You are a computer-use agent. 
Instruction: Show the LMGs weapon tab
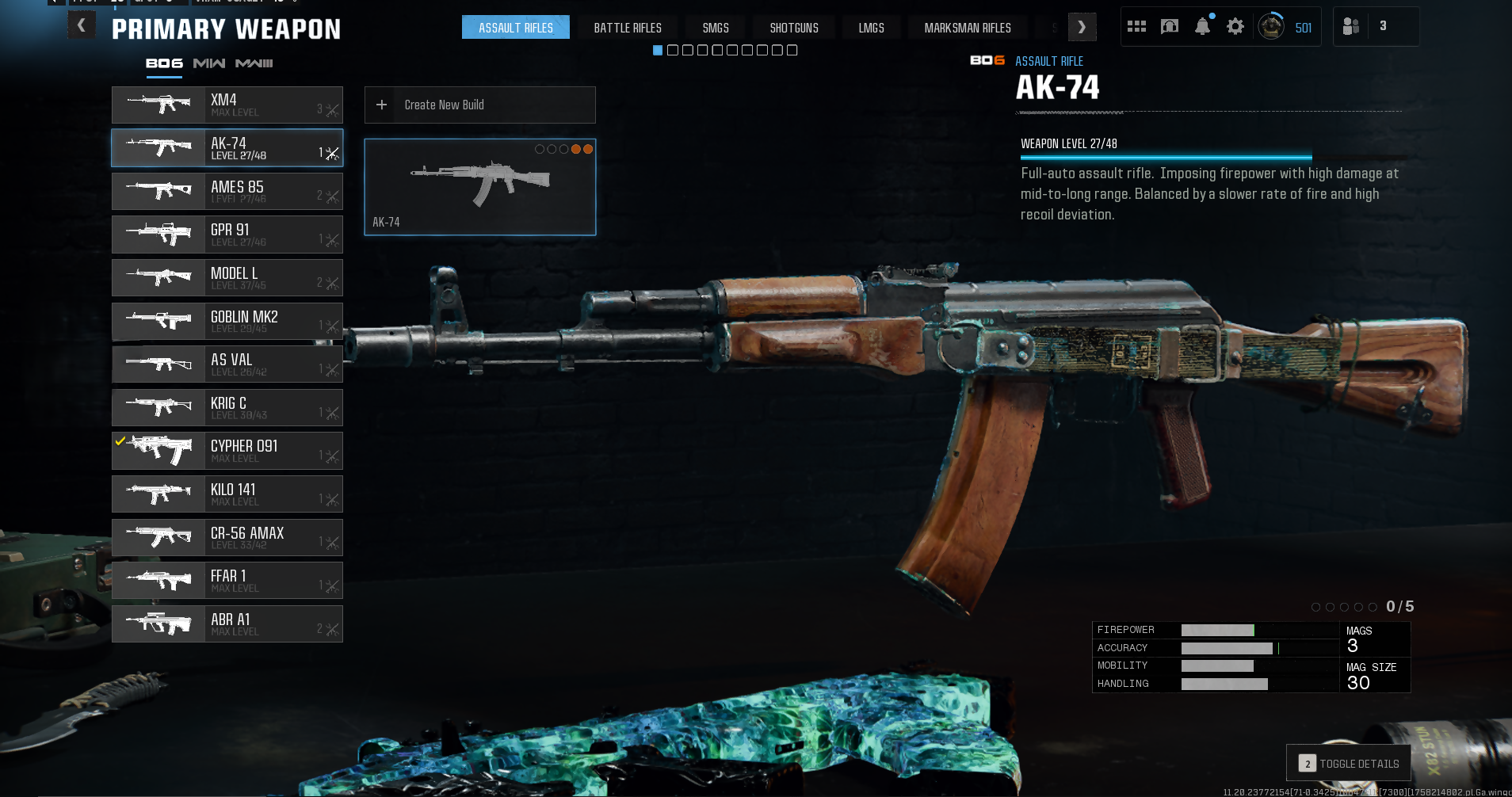(x=871, y=28)
